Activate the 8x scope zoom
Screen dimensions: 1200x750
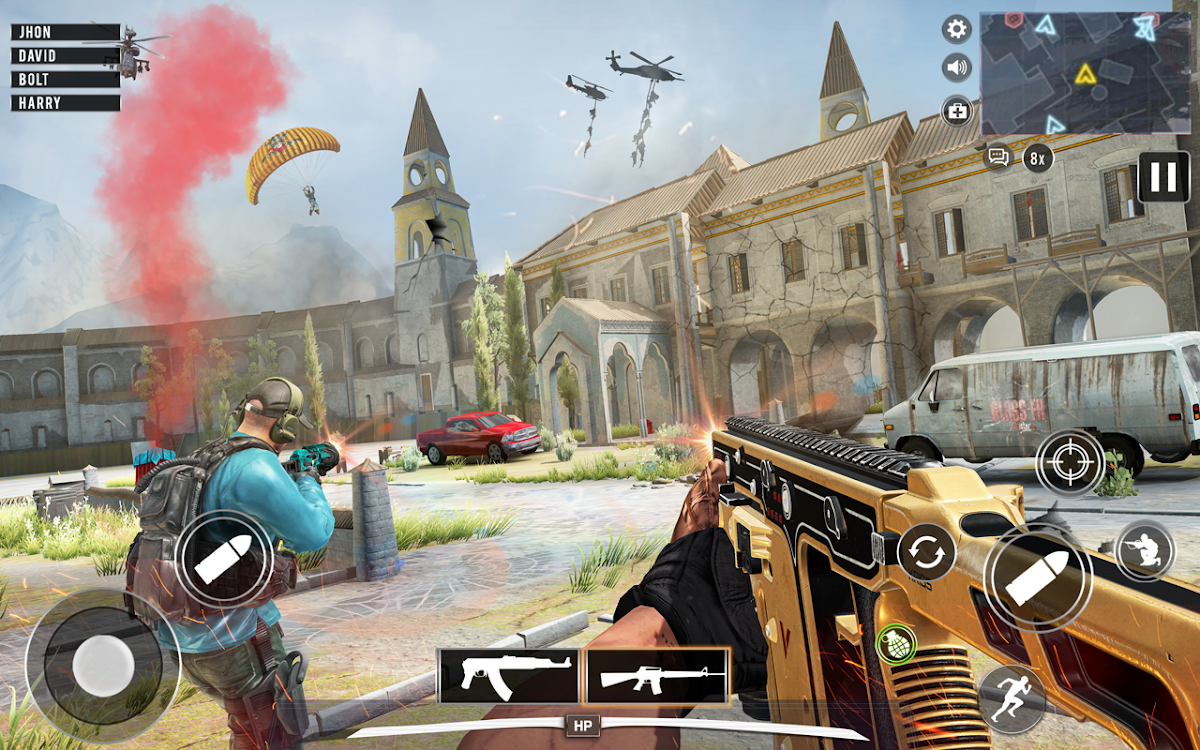point(1038,157)
